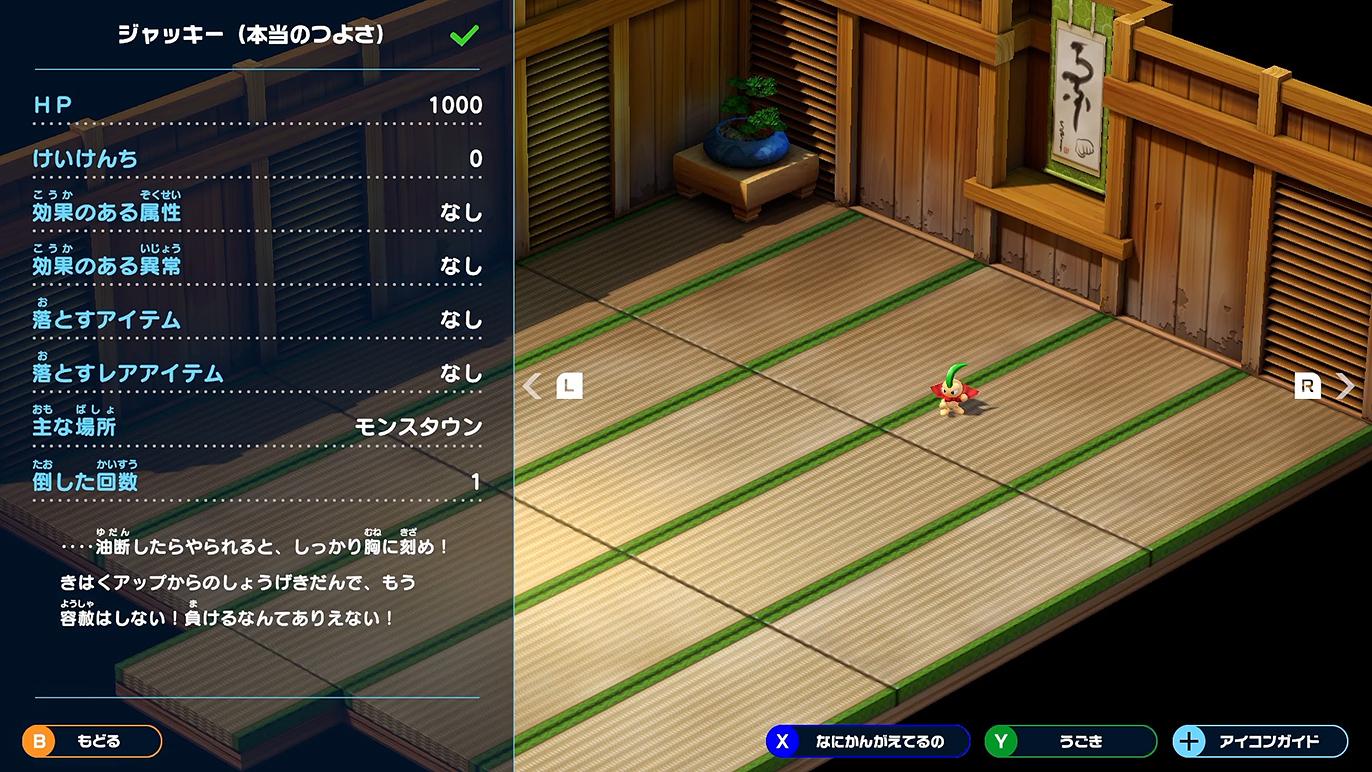Play the うごき animation option
The height and width of the screenshot is (772, 1372).
point(1070,741)
